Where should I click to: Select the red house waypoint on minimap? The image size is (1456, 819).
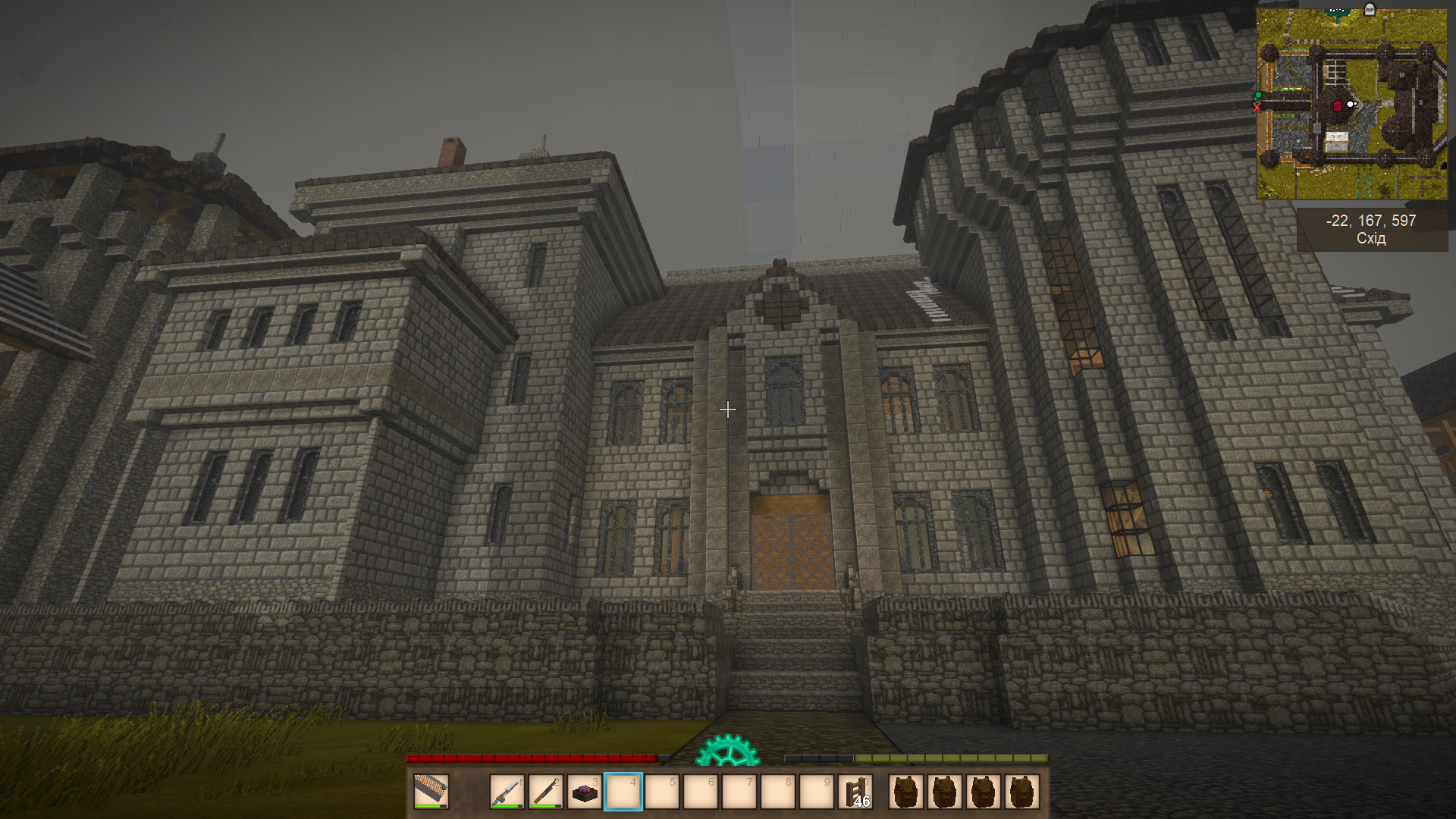tap(1338, 105)
